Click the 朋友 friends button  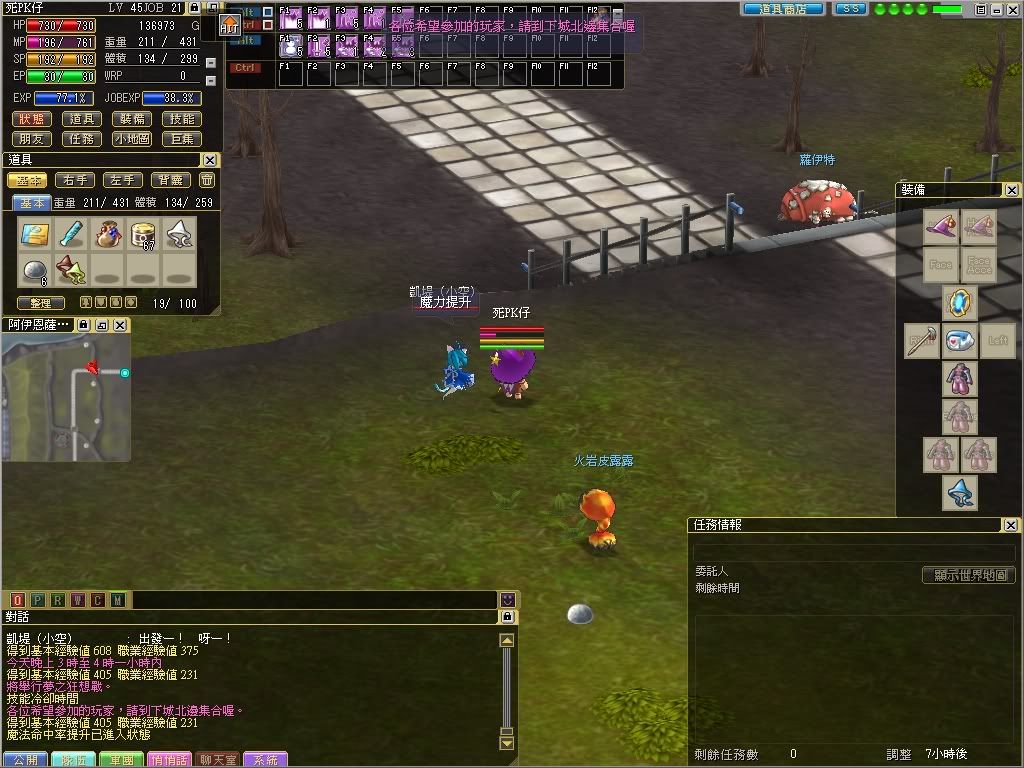[32, 139]
